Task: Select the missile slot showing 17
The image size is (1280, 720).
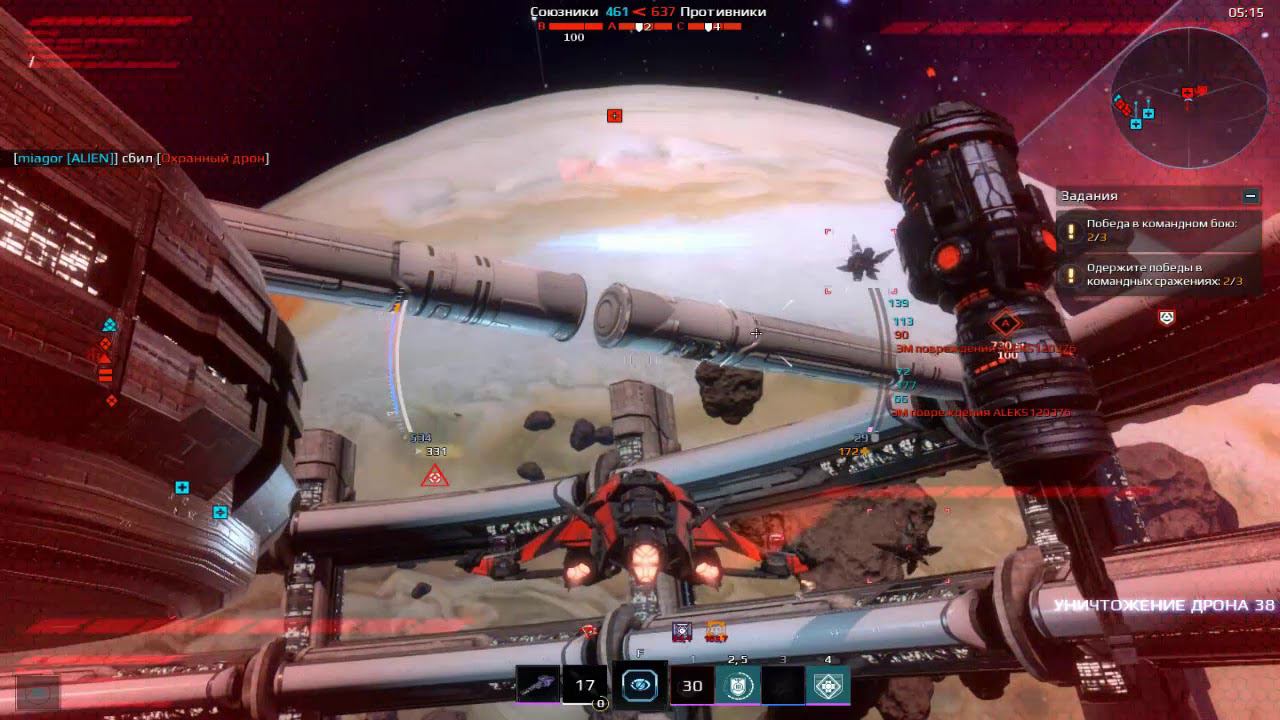Action: pyautogui.click(x=585, y=686)
